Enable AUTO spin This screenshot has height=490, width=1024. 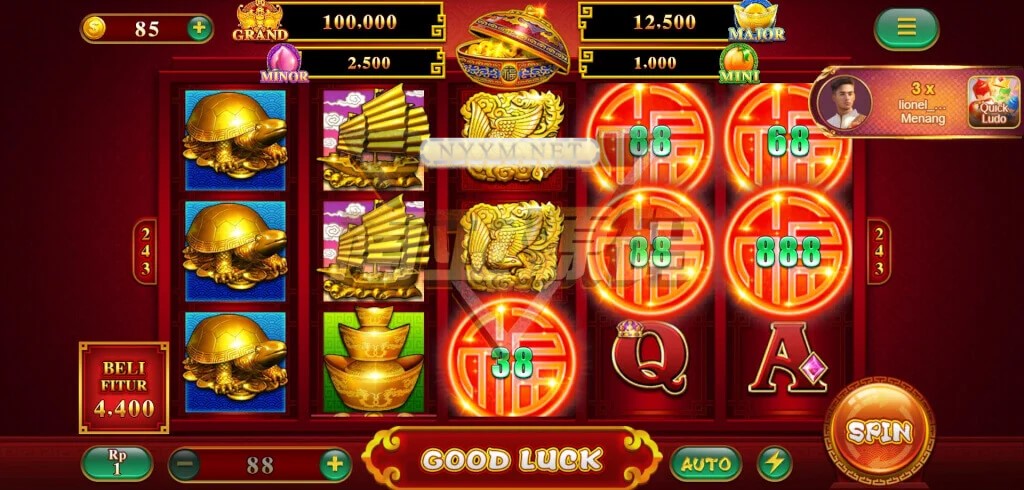point(706,464)
